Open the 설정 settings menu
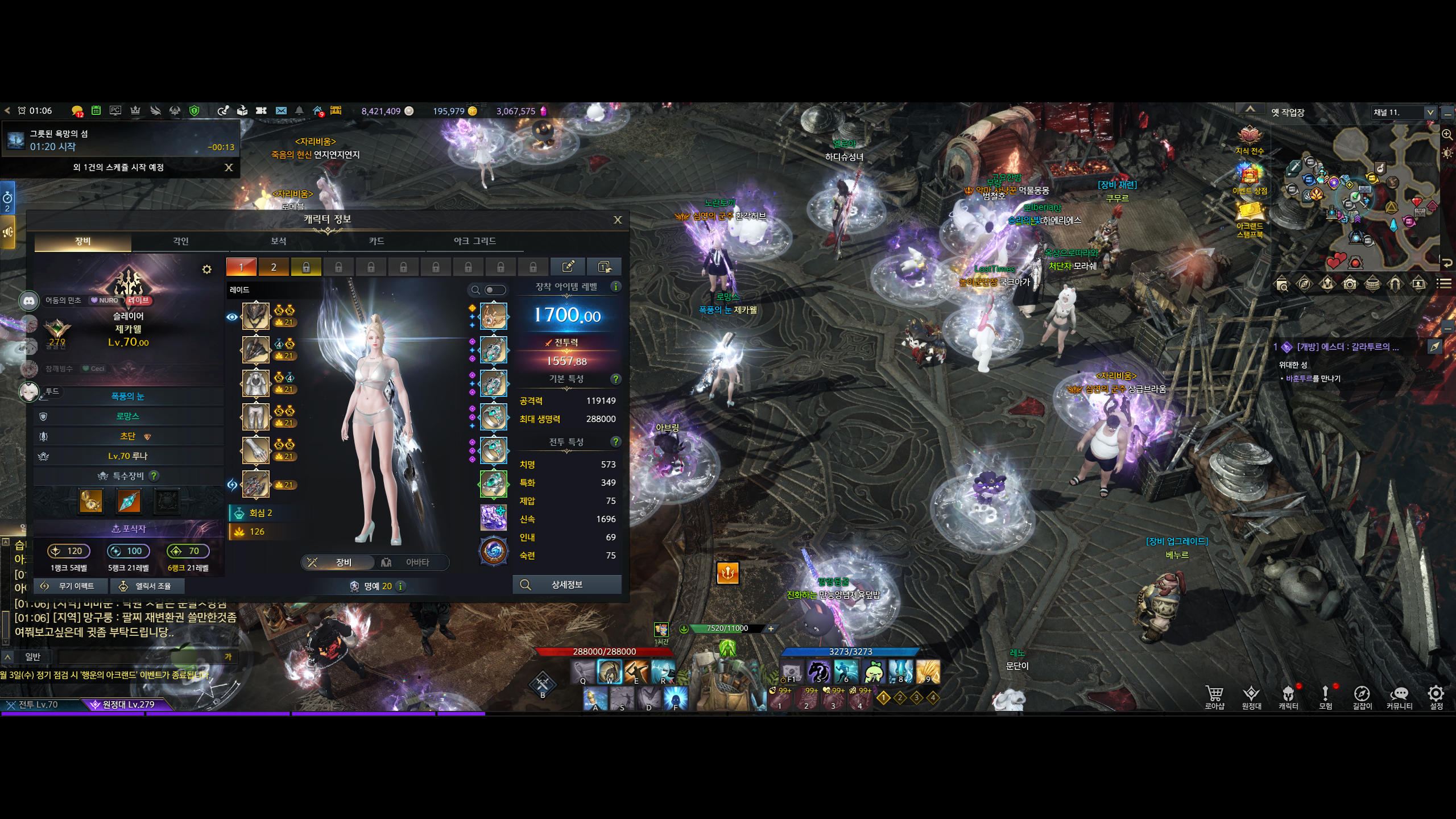 [1436, 697]
